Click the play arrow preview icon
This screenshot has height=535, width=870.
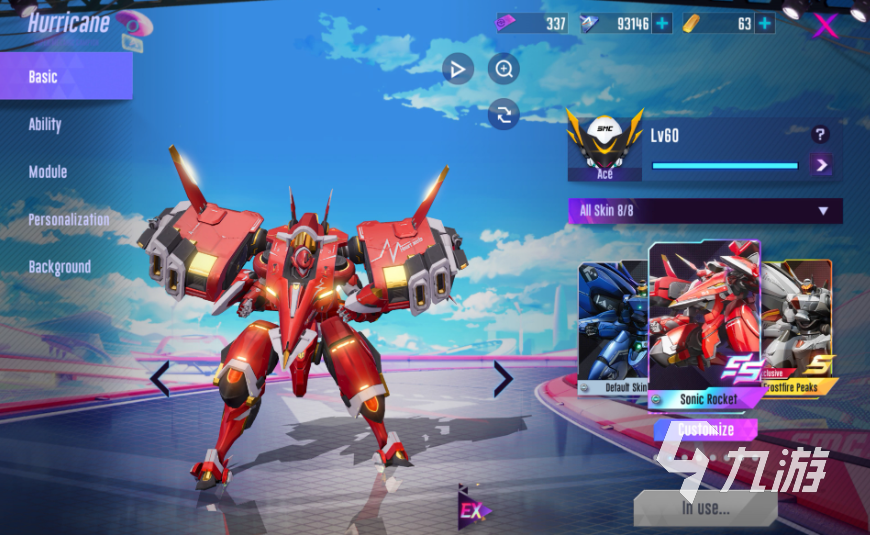458,69
